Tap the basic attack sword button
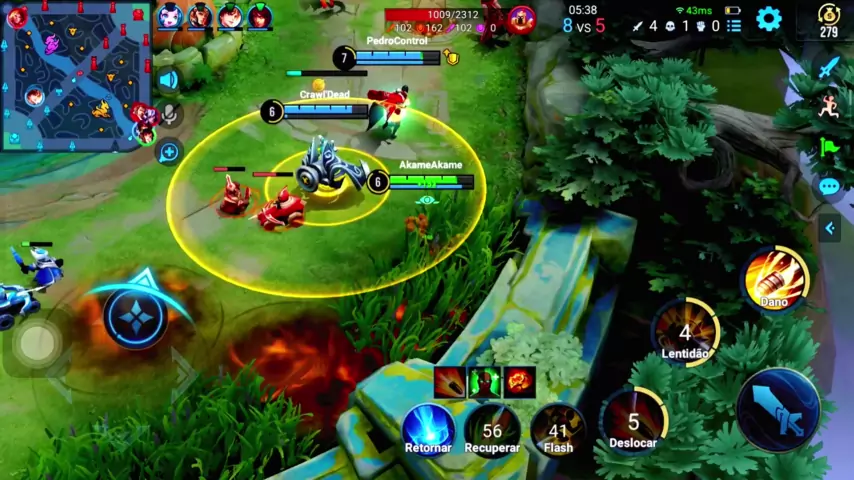Viewport: 854px width, 480px height. [778, 410]
